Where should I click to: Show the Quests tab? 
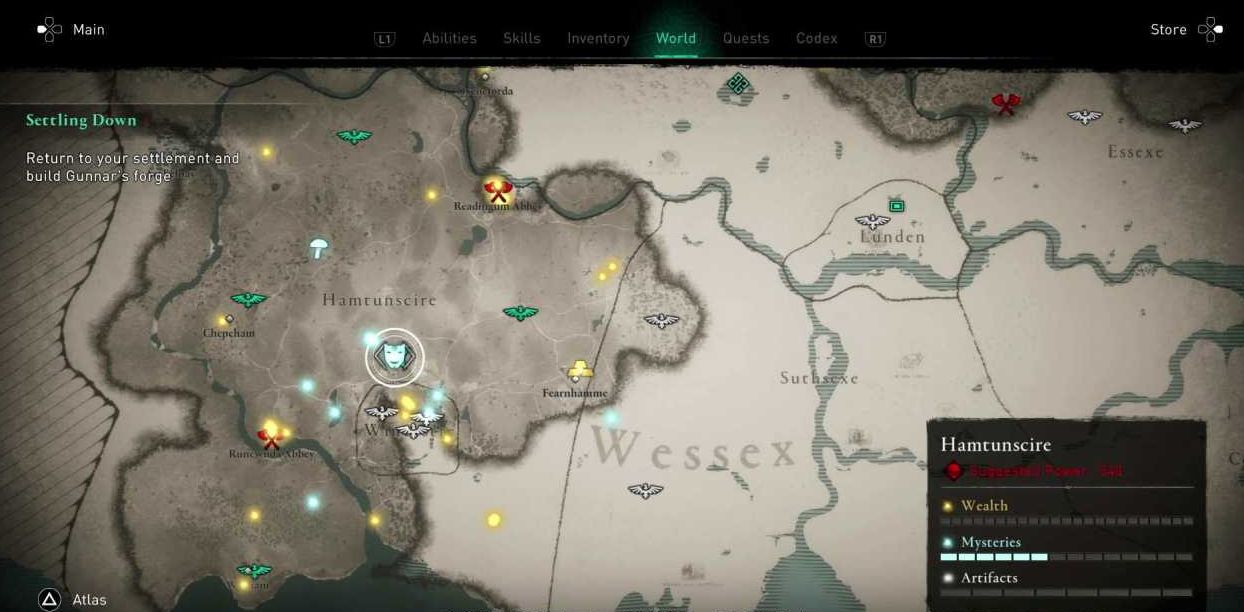pyautogui.click(x=746, y=38)
